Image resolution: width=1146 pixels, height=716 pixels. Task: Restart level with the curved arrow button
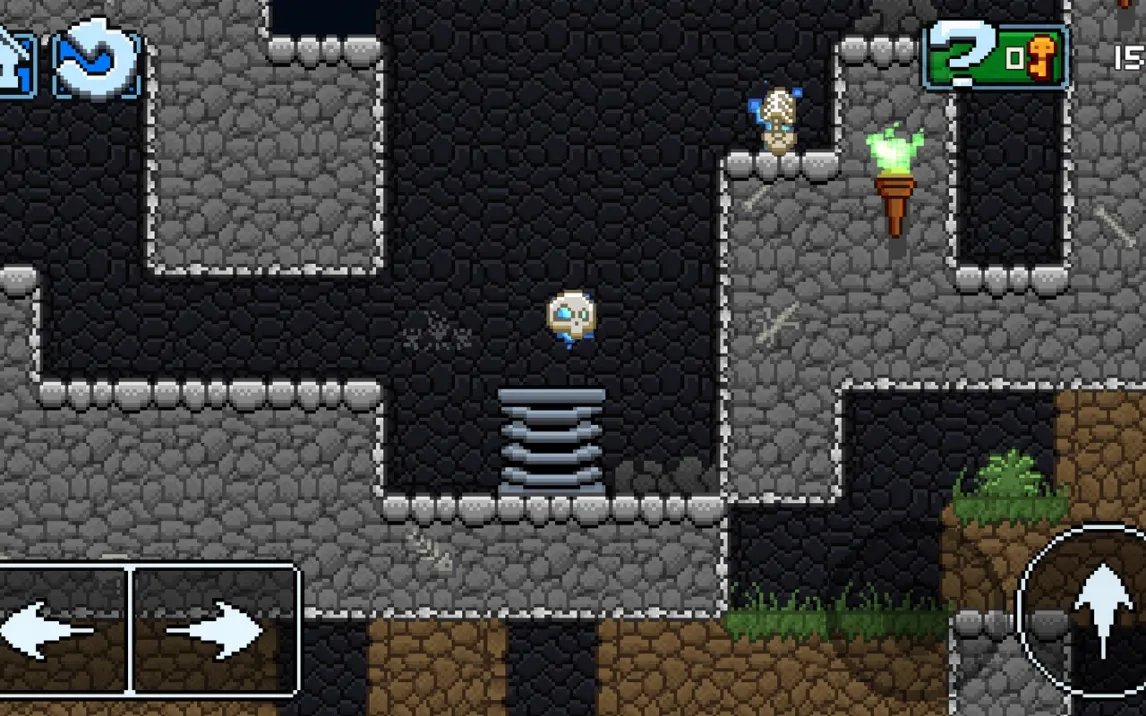(96, 60)
